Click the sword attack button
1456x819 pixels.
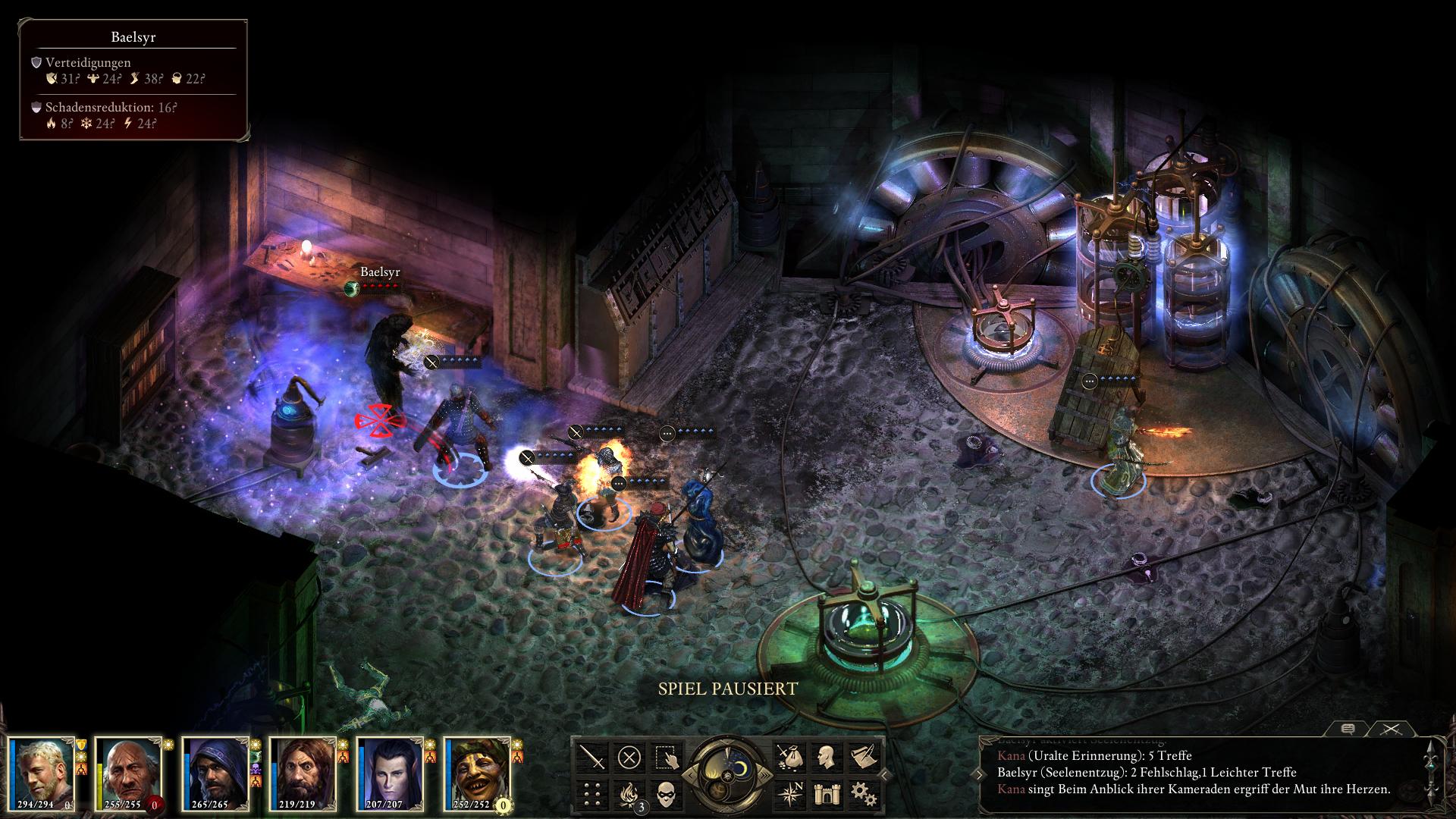[x=592, y=757]
